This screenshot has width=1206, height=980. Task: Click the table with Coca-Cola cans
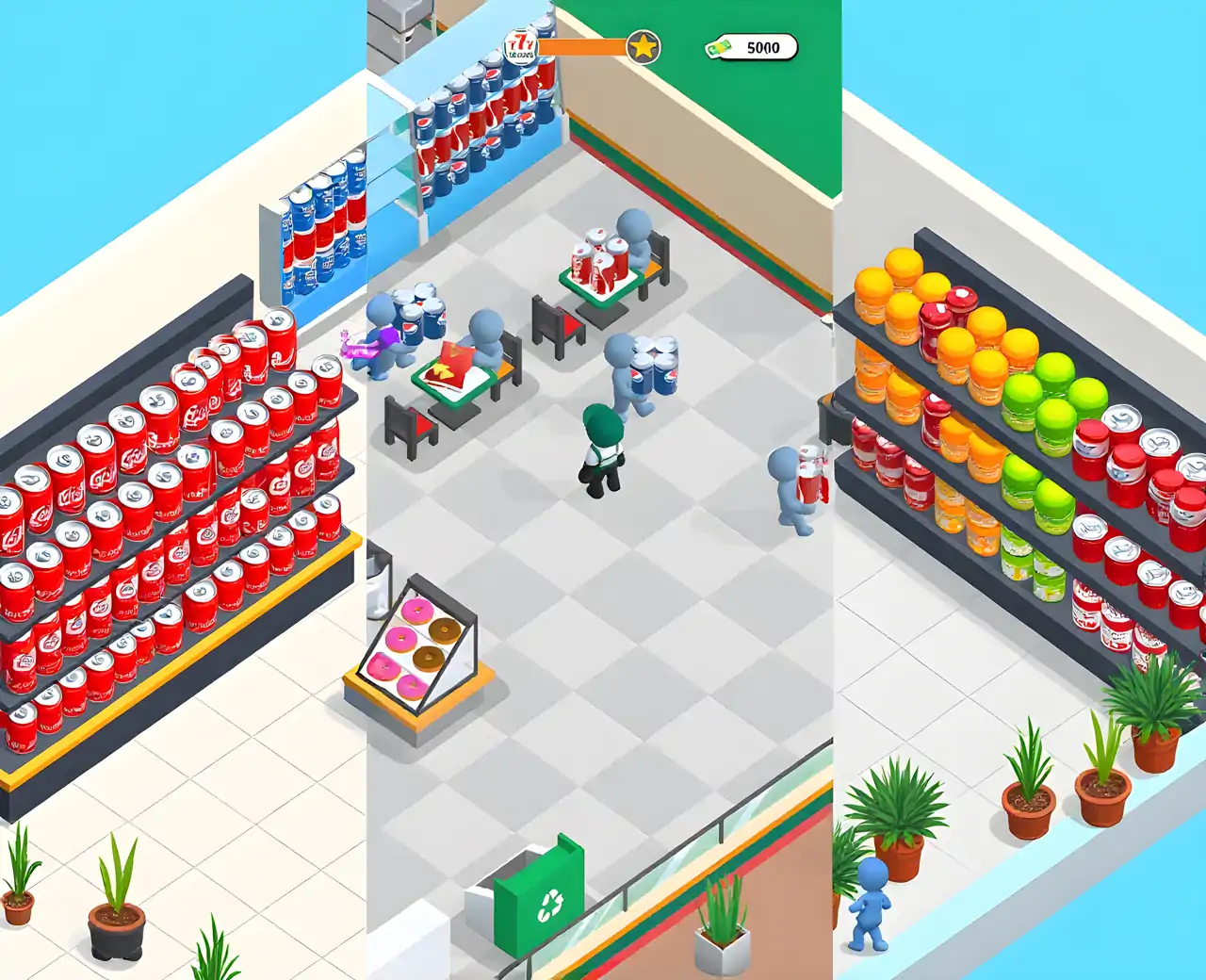pos(598,273)
